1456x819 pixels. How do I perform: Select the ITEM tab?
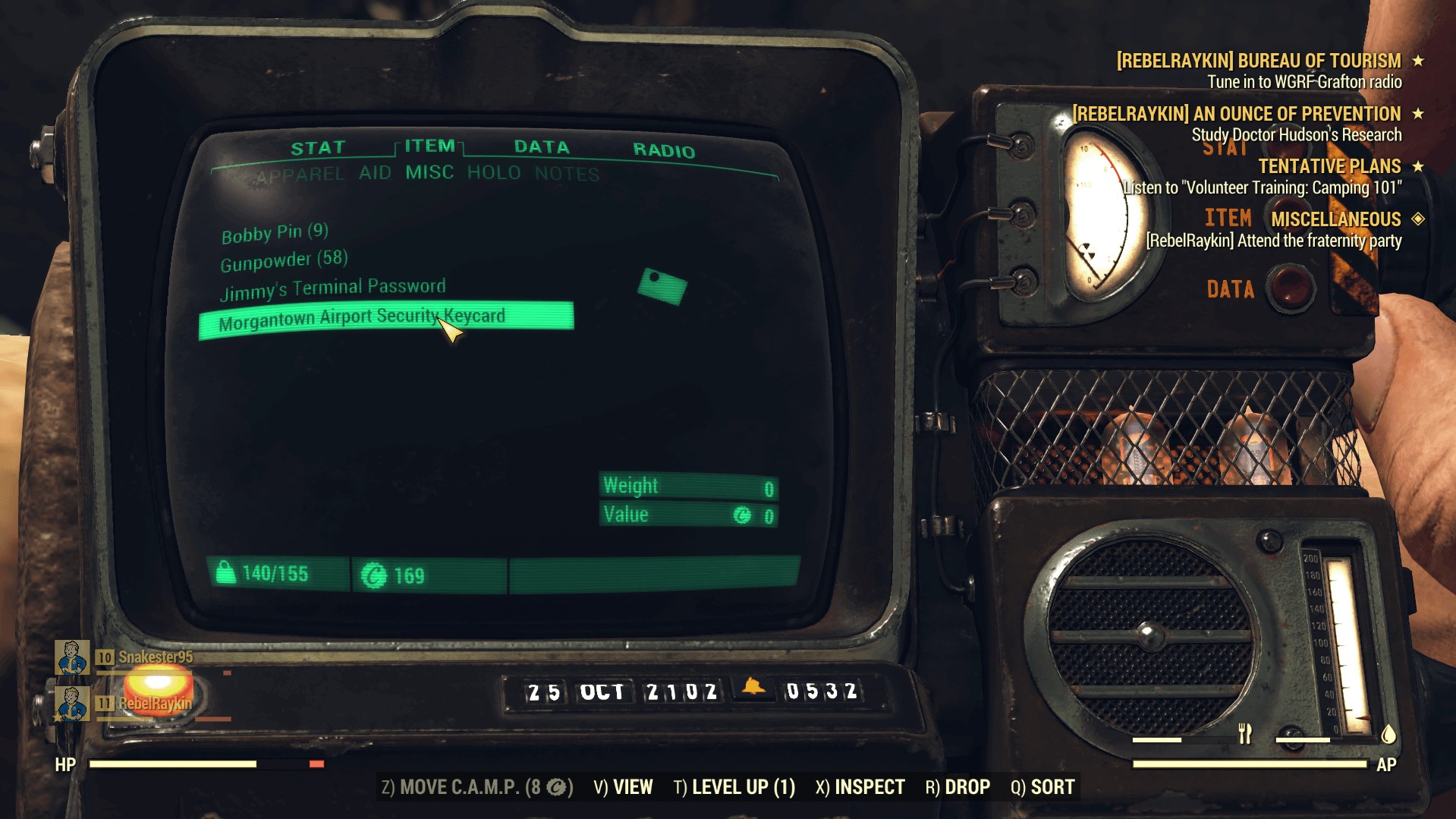pyautogui.click(x=429, y=146)
